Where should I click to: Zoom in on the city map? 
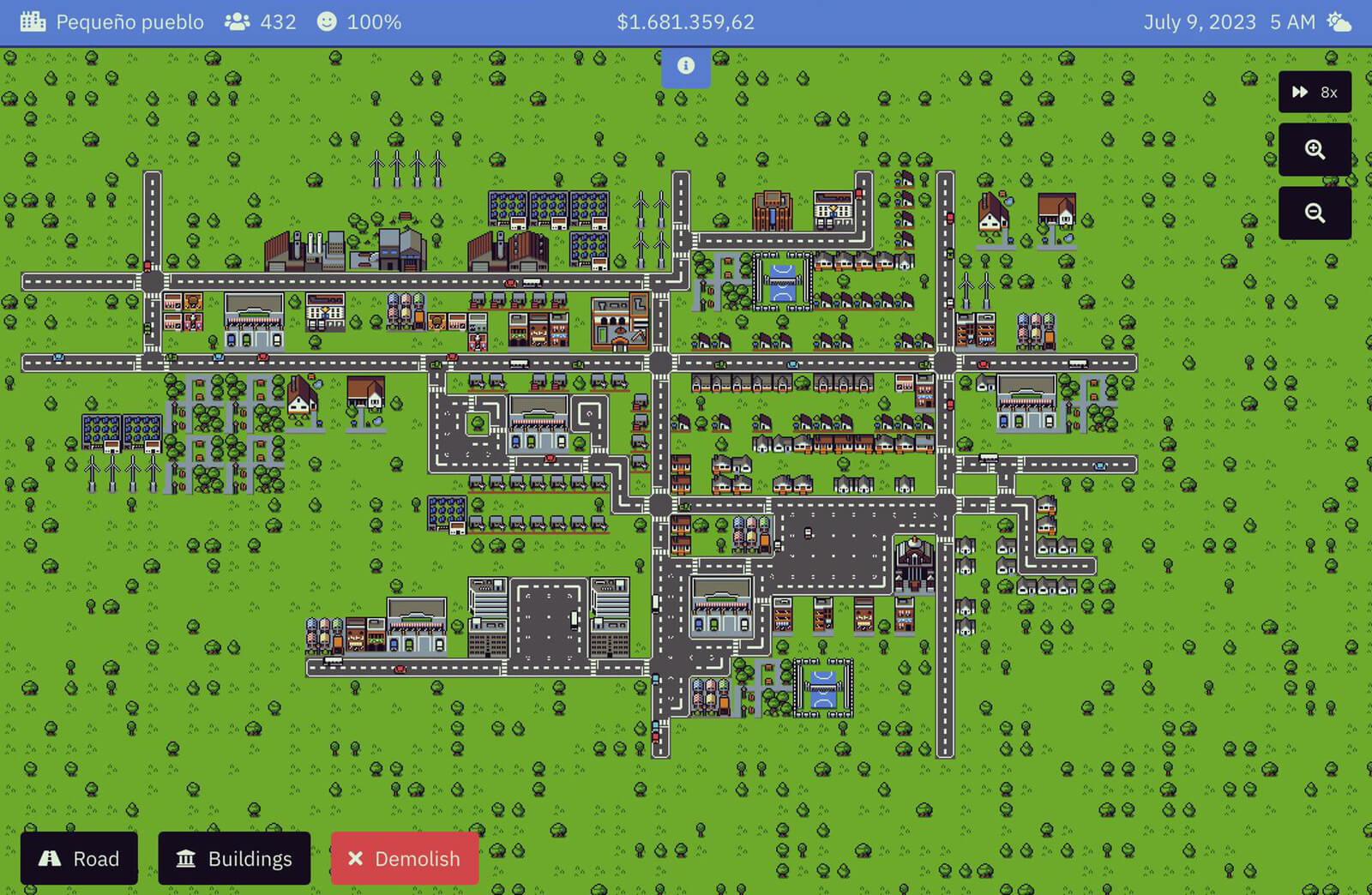coord(1315,149)
